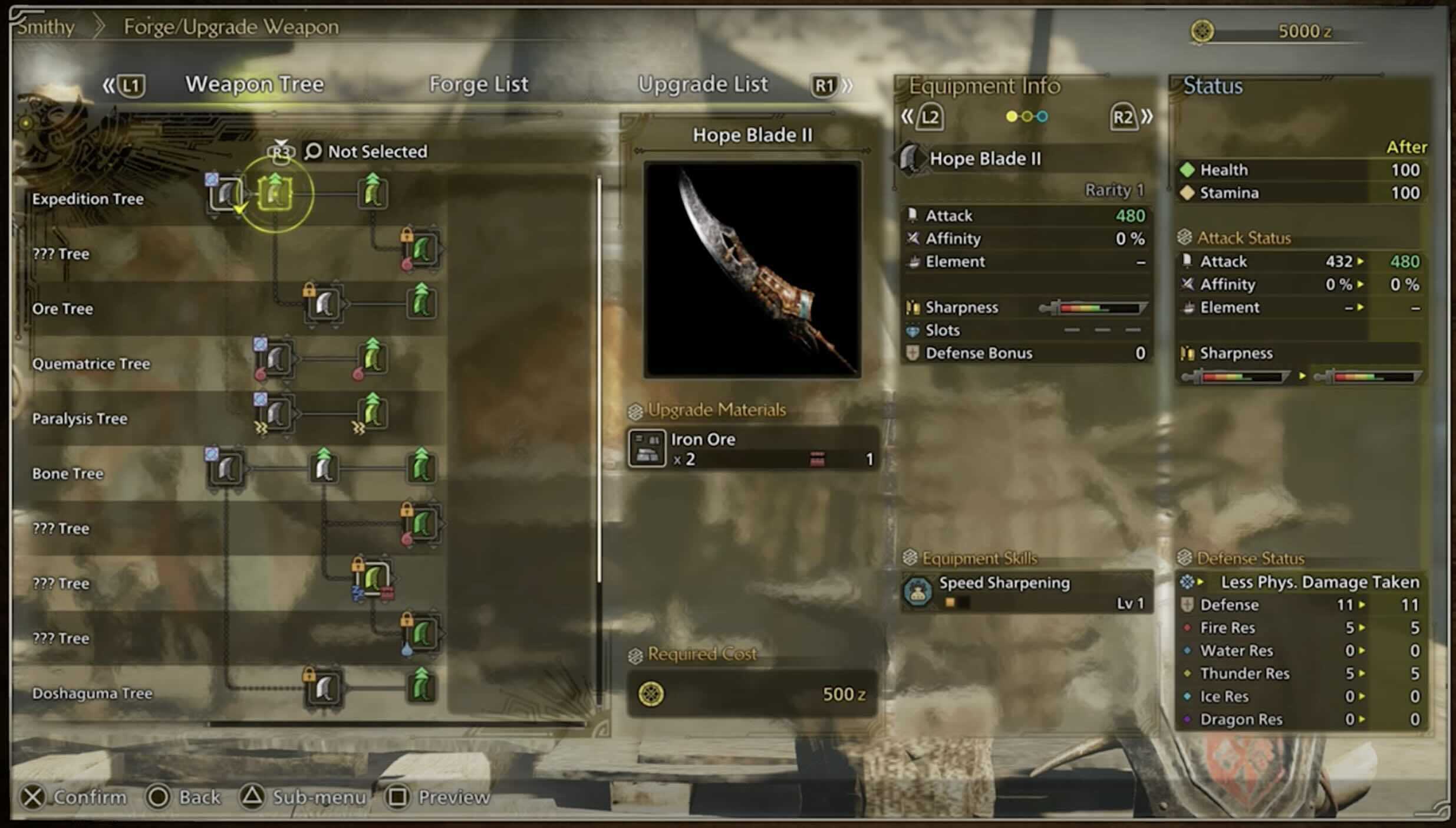View the Speed Sharpening skill entry
Image resolution: width=1456 pixels, height=828 pixels.
click(1027, 592)
